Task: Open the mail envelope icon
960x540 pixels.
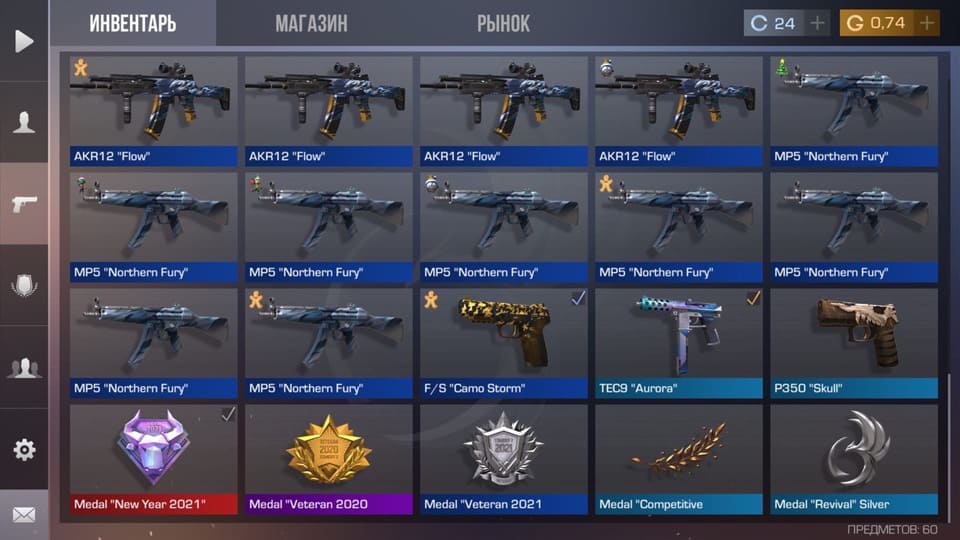Action: pos(24,515)
